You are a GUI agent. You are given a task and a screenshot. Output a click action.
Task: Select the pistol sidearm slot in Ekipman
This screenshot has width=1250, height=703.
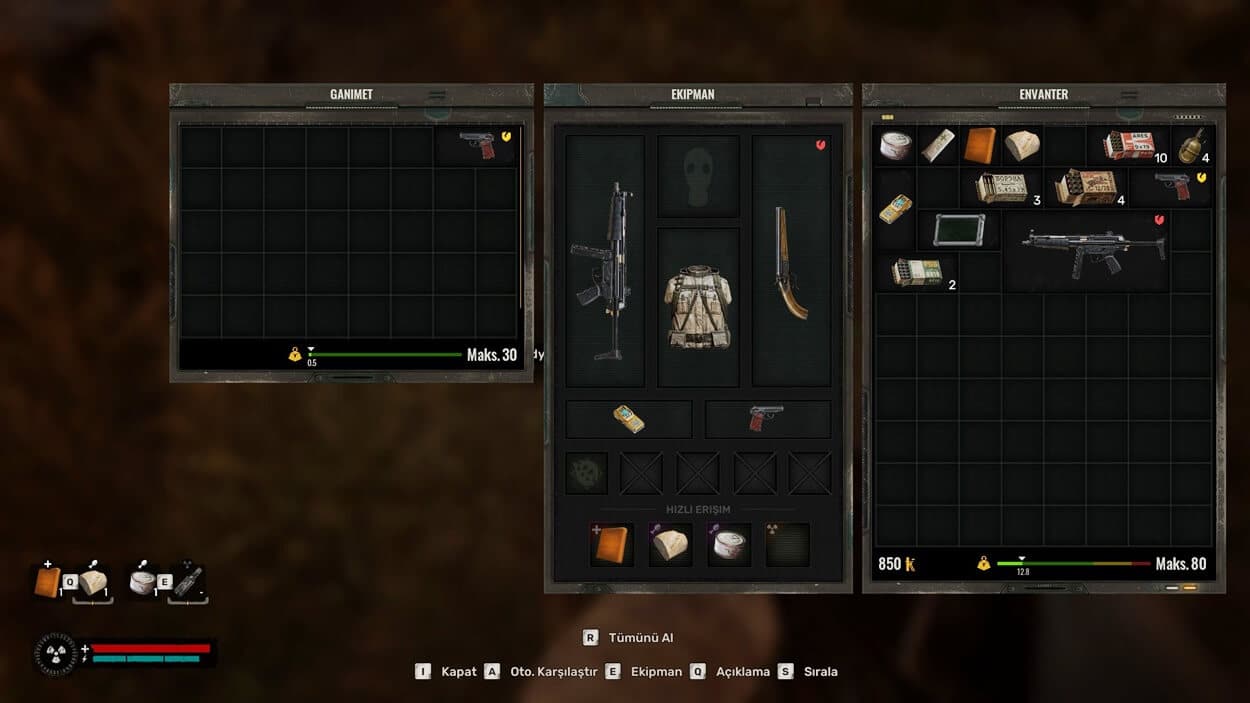point(767,419)
